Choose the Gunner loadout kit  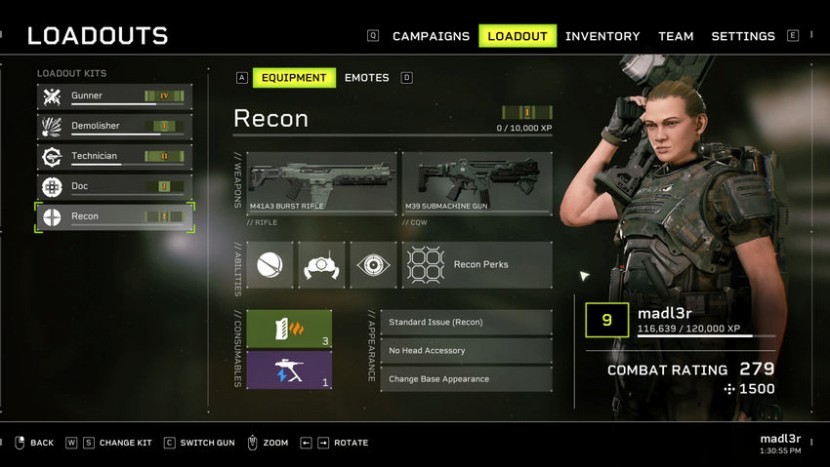pyautogui.click(x=114, y=96)
